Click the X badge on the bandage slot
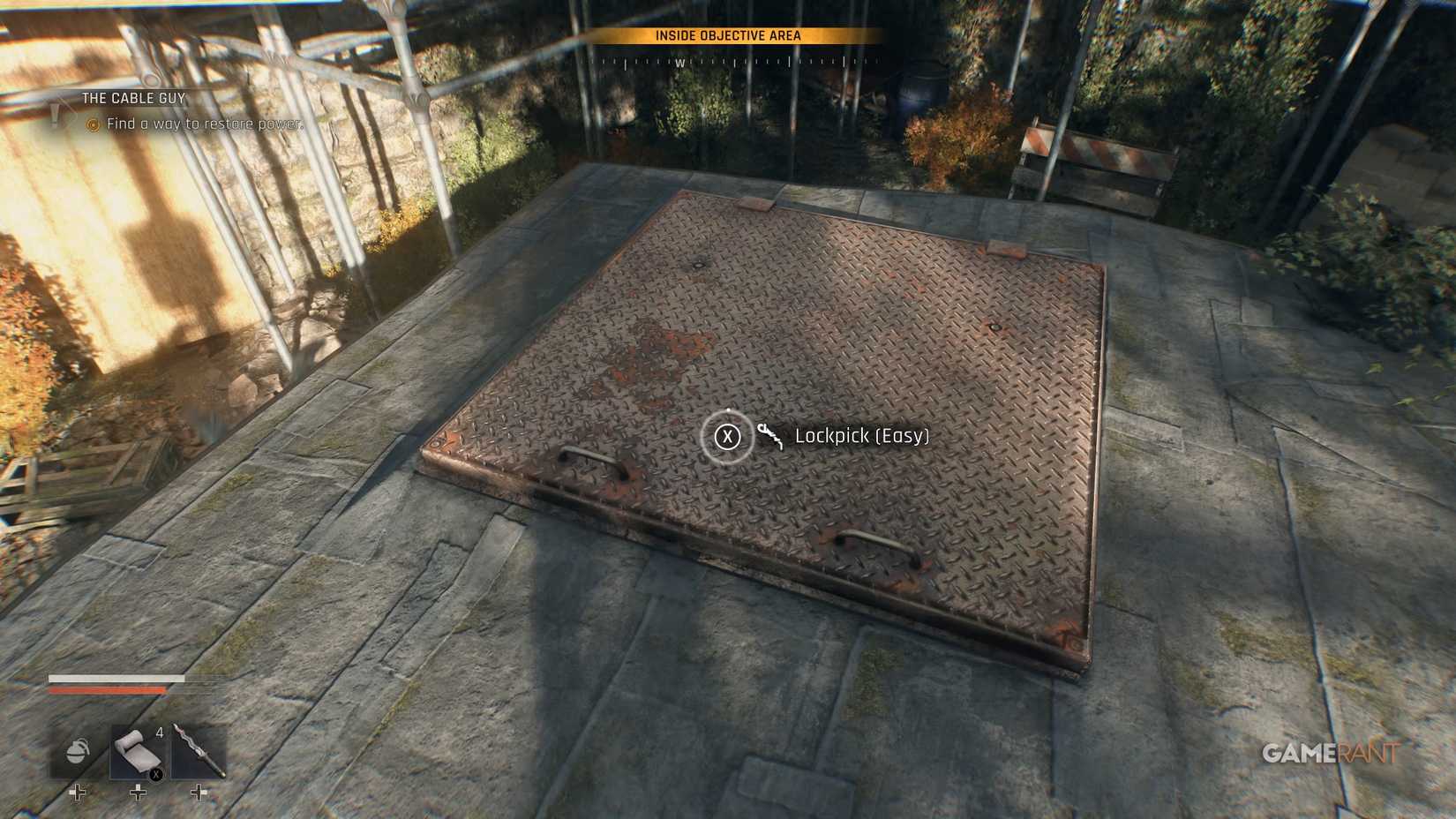 [x=155, y=774]
